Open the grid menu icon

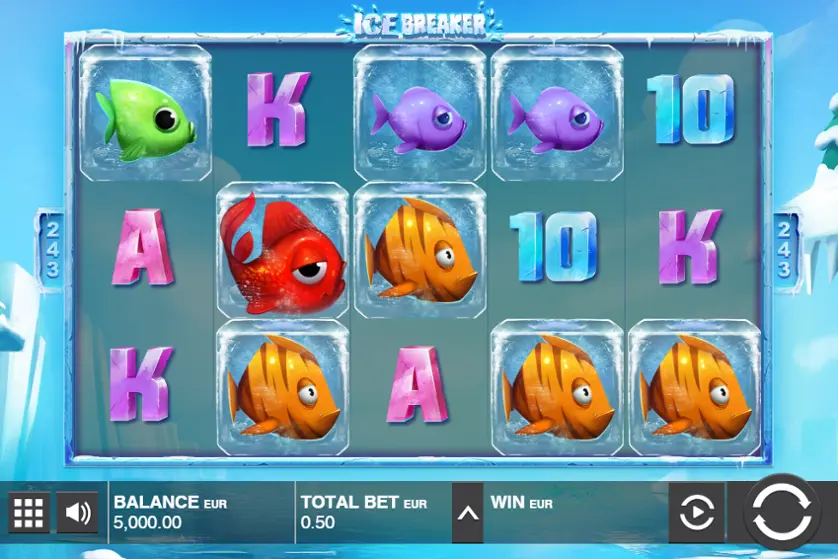[28, 513]
